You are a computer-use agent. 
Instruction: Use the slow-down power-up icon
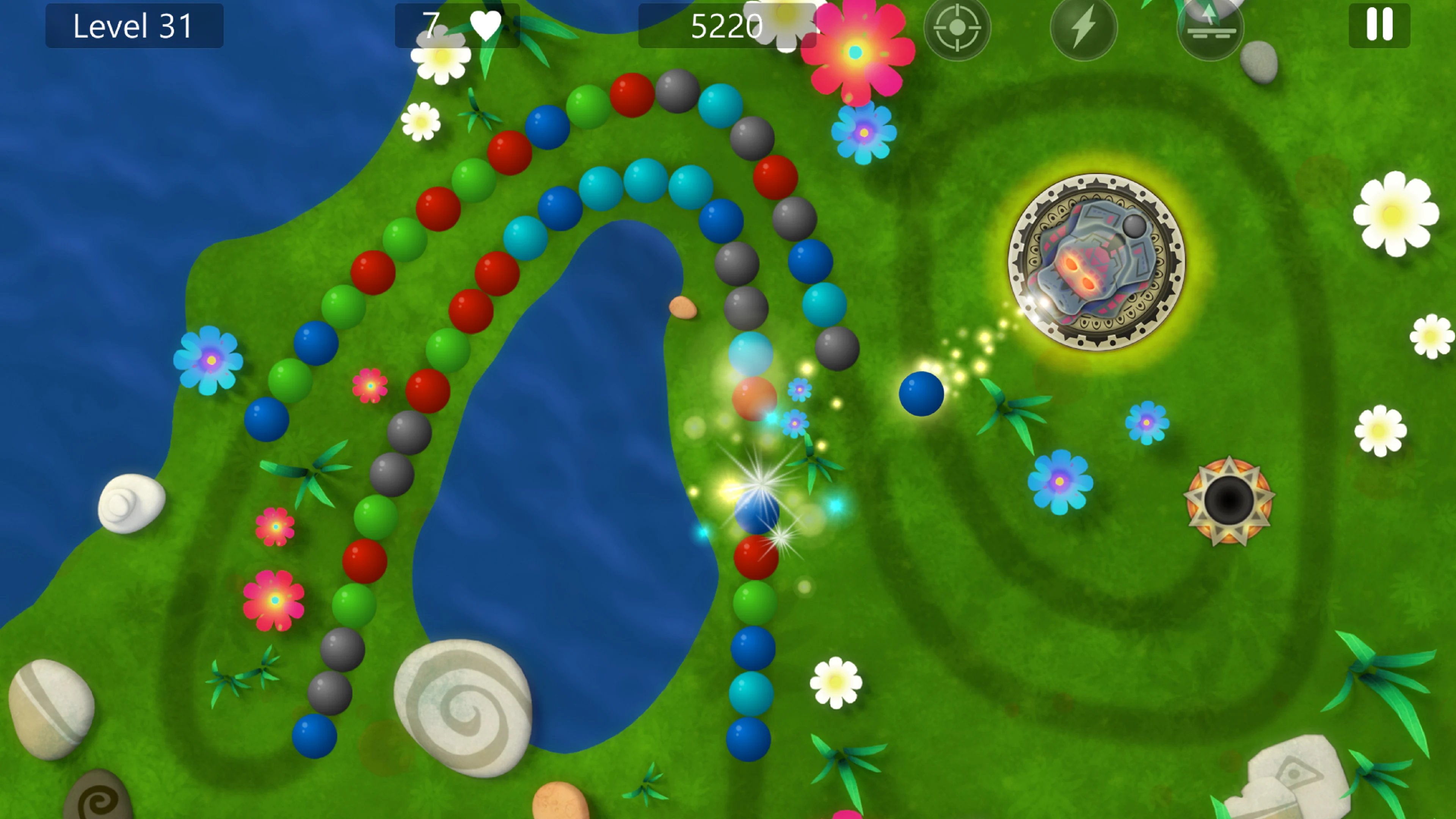point(1211,28)
